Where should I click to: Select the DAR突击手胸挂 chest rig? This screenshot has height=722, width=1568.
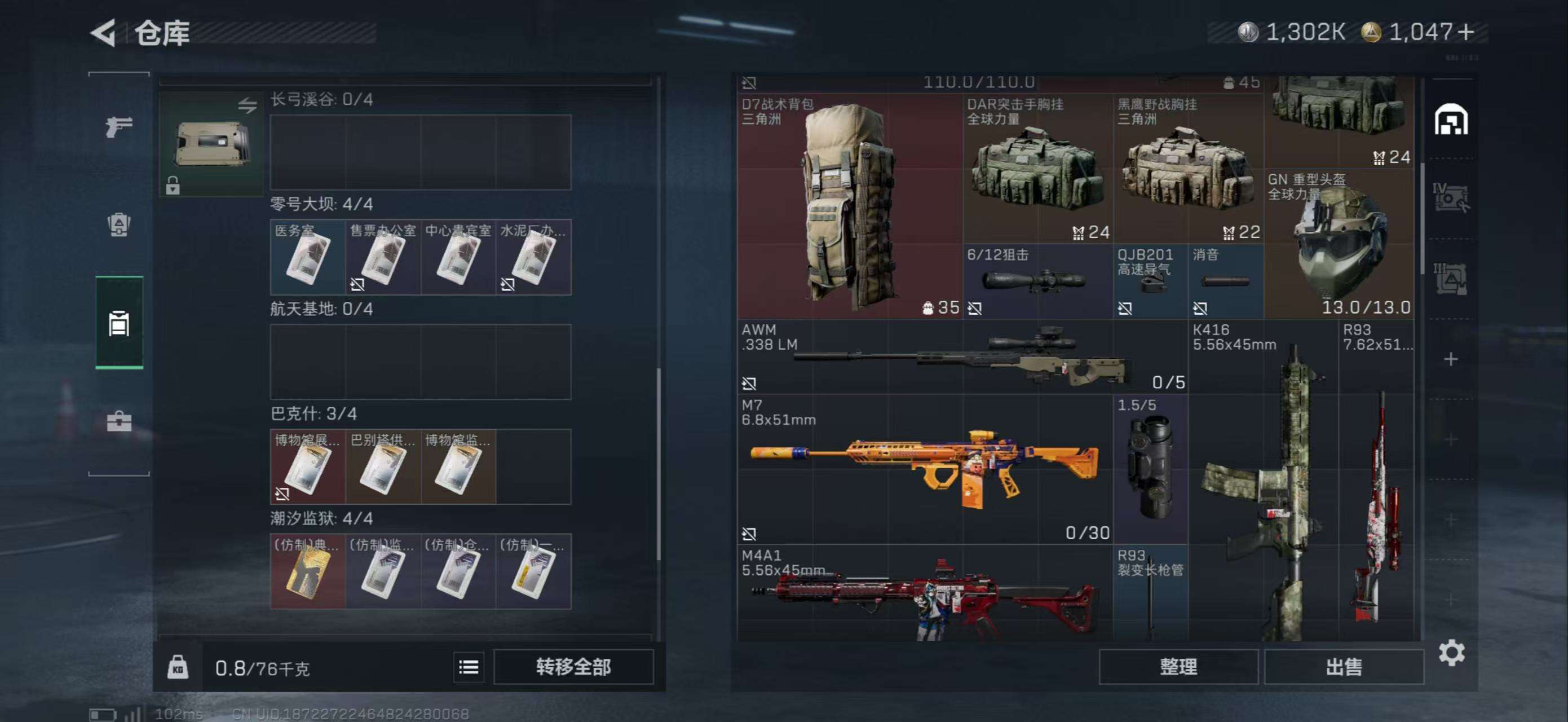coord(1037,169)
